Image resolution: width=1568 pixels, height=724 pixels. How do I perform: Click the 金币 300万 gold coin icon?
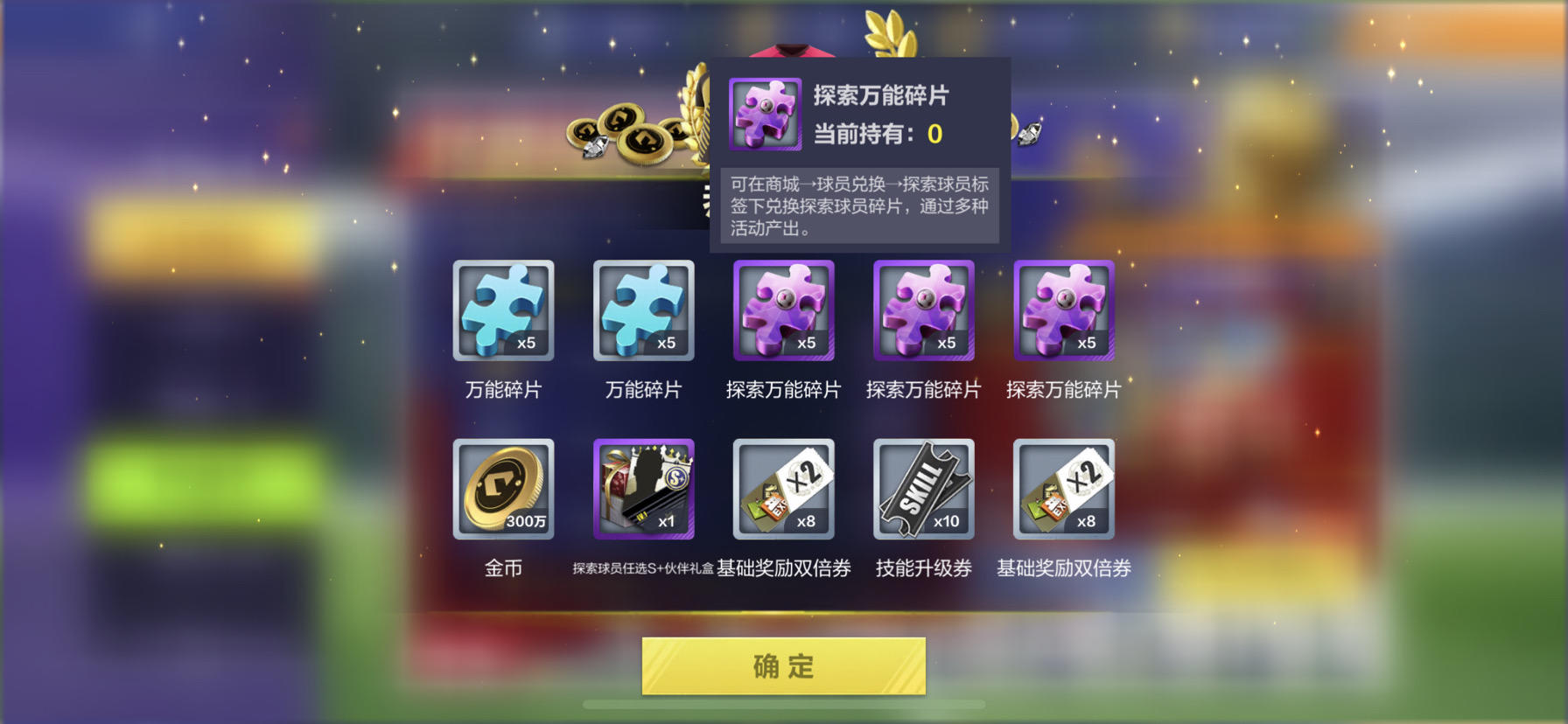pyautogui.click(x=504, y=490)
